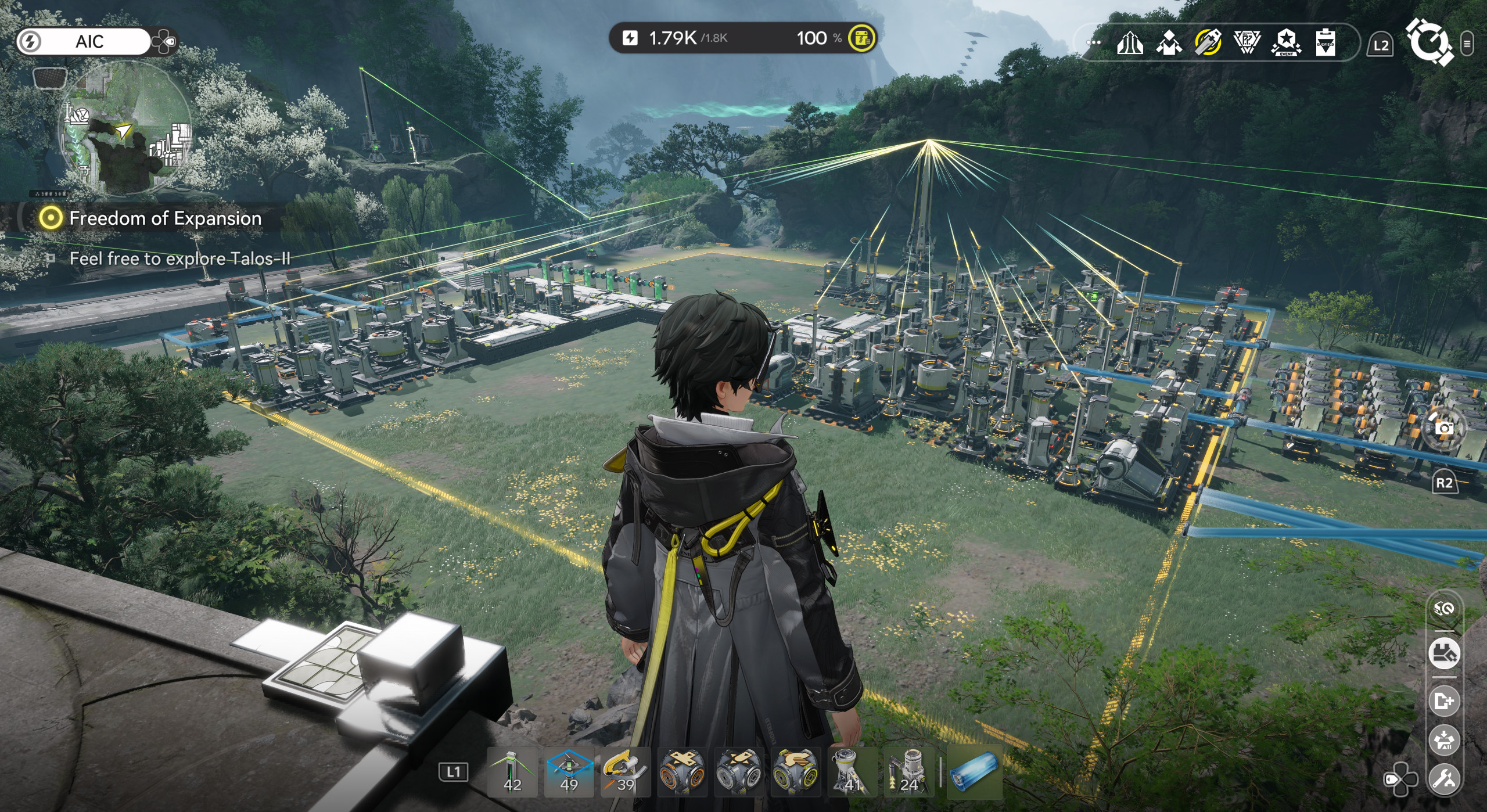Open the triple-arrow upgrade icon
This screenshot has width=1487, height=812.
click(x=1130, y=43)
